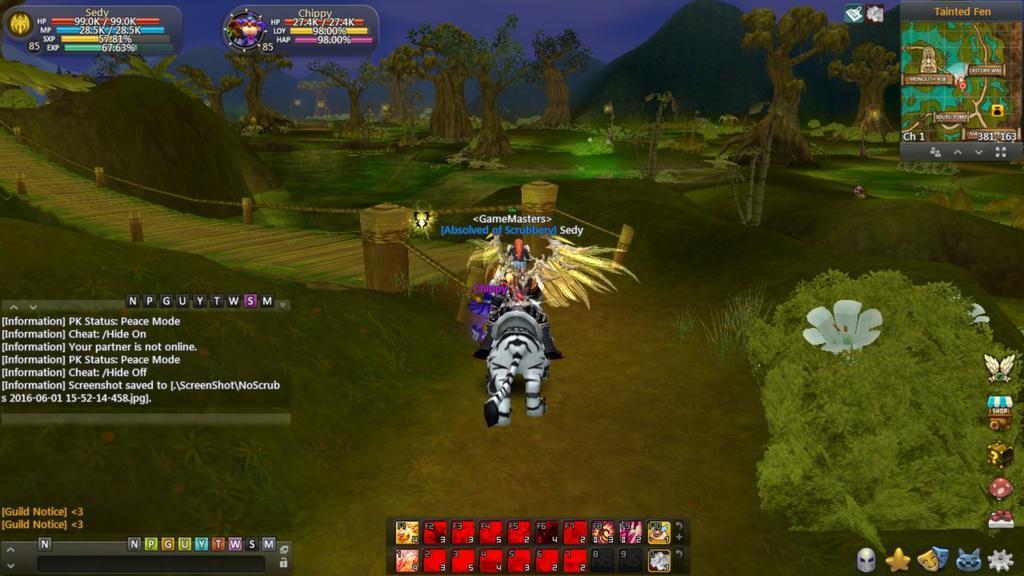
Task: Open the party members icon under the minimap
Action: (x=935, y=152)
